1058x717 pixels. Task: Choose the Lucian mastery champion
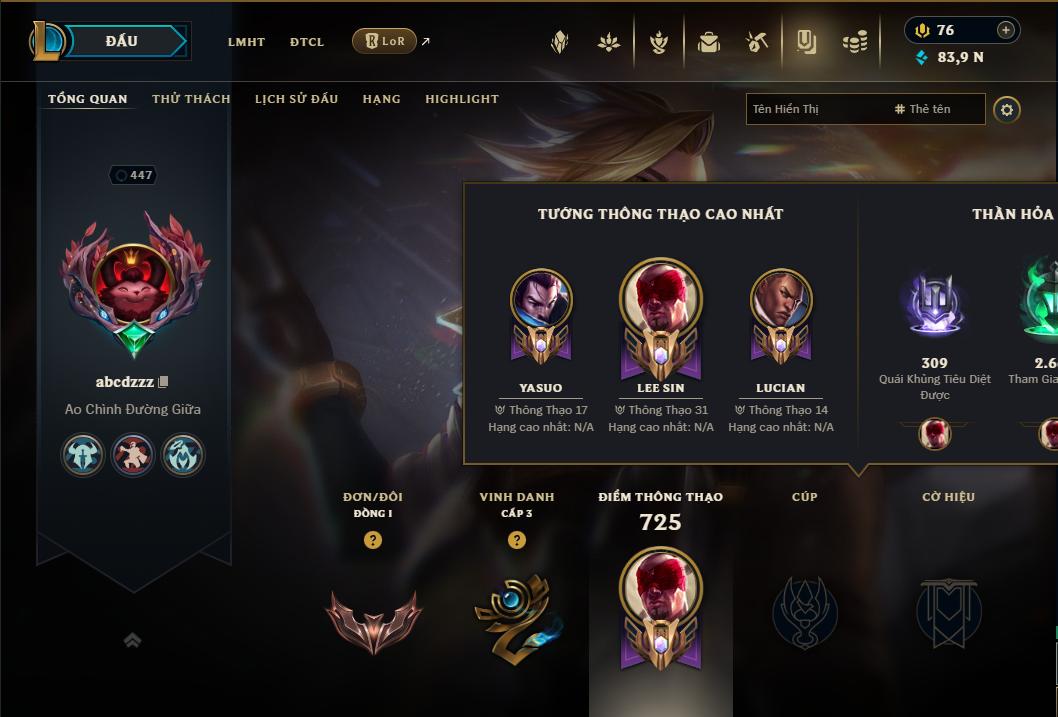pos(781,302)
